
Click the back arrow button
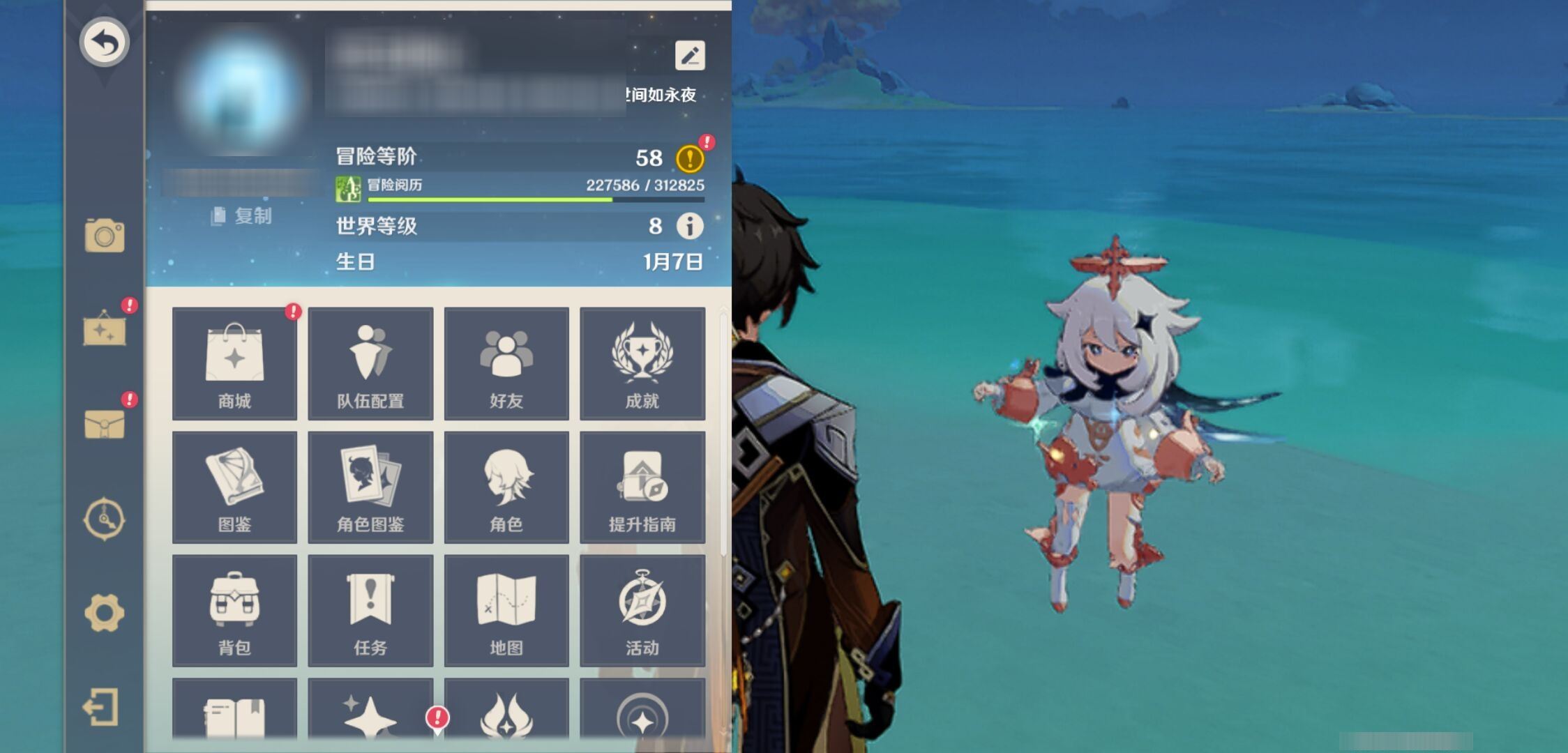tap(105, 43)
